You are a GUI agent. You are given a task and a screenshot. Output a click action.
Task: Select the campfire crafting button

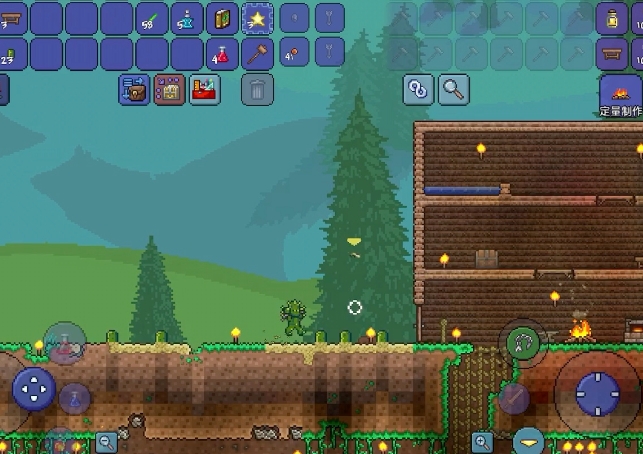pyautogui.click(x=620, y=96)
